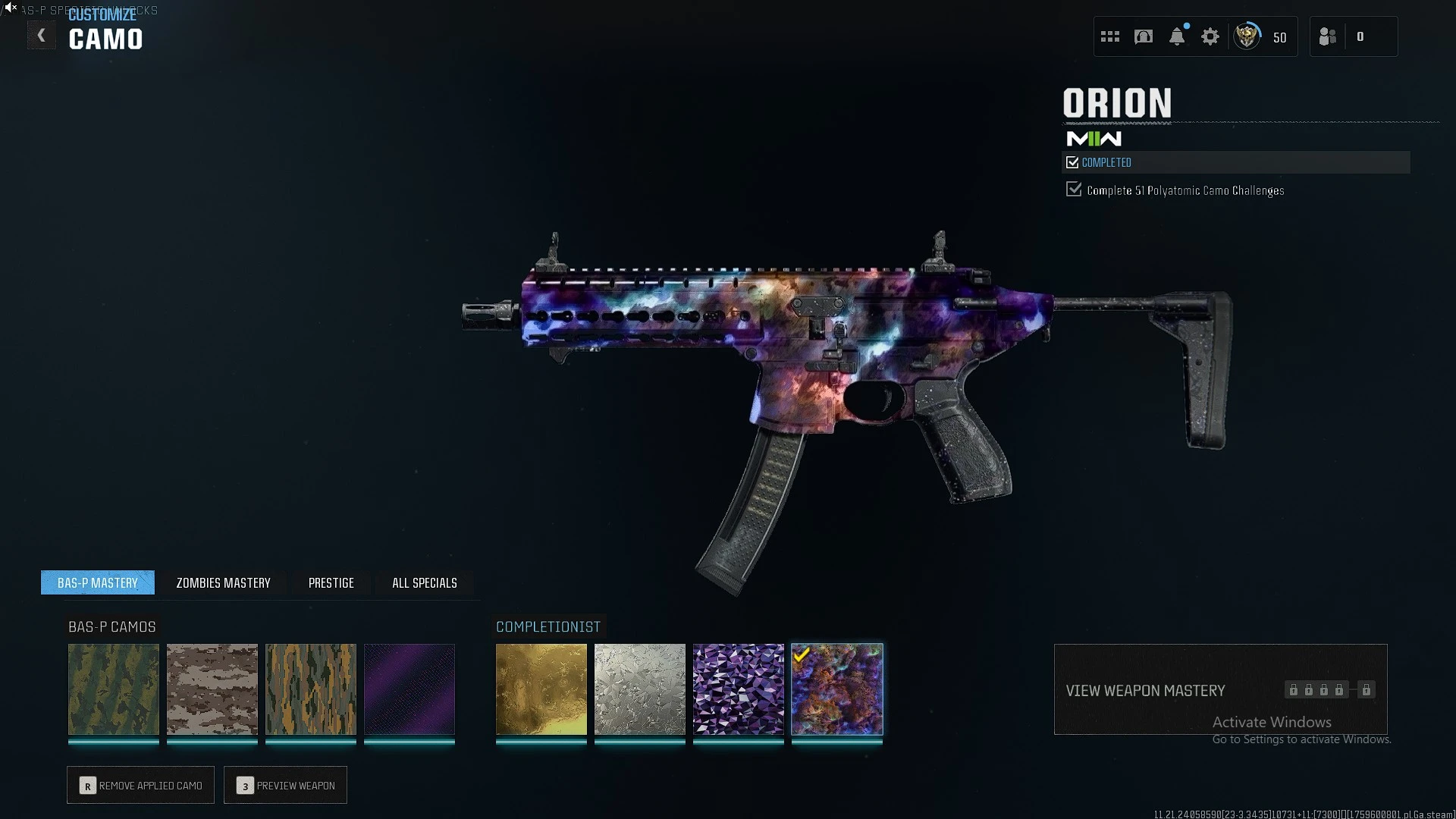The height and width of the screenshot is (819, 1456).
Task: View notifications via the bell icon
Action: [1177, 36]
